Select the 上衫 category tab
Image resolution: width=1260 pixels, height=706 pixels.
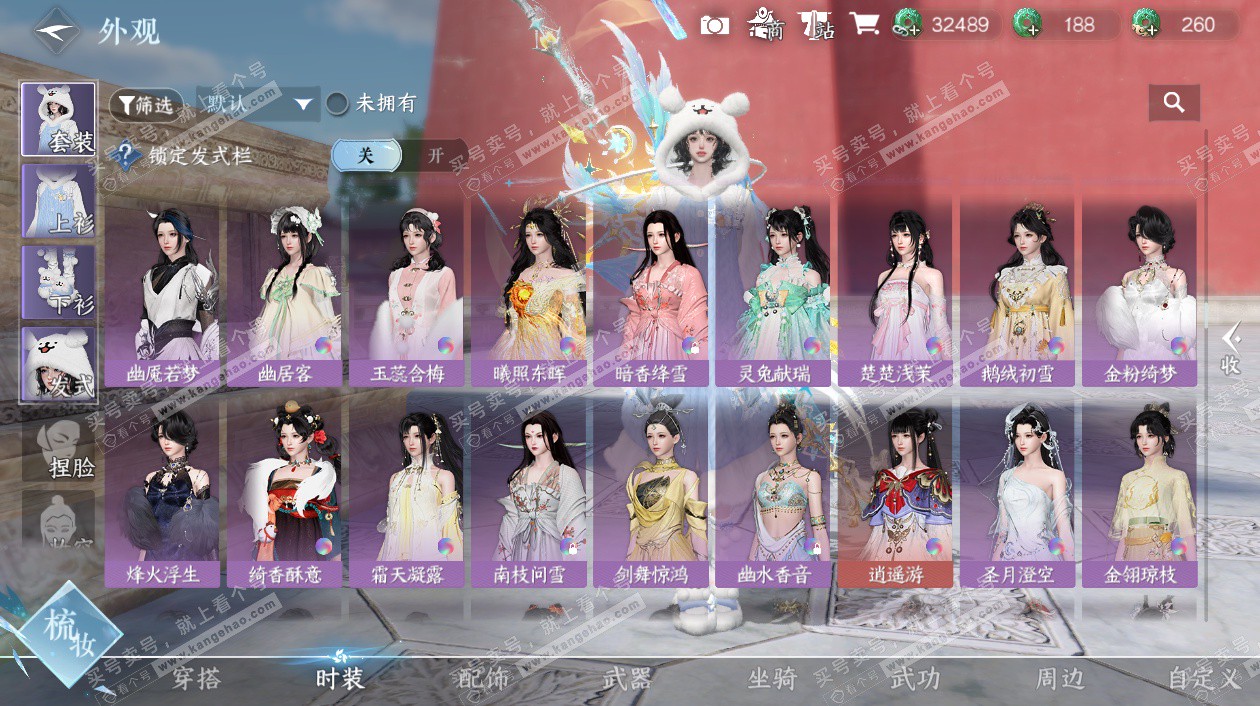pos(59,200)
